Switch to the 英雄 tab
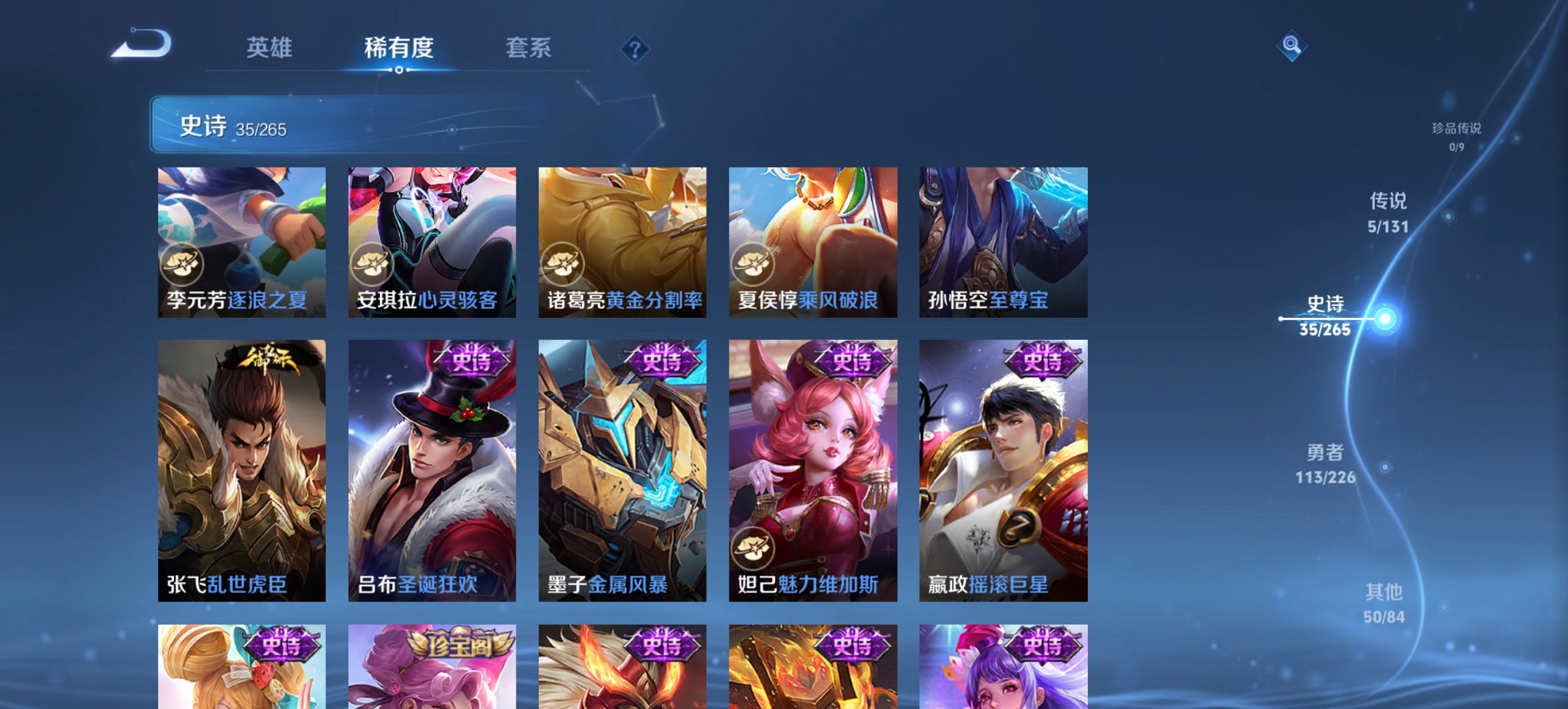The width and height of the screenshot is (1568, 709). click(271, 48)
